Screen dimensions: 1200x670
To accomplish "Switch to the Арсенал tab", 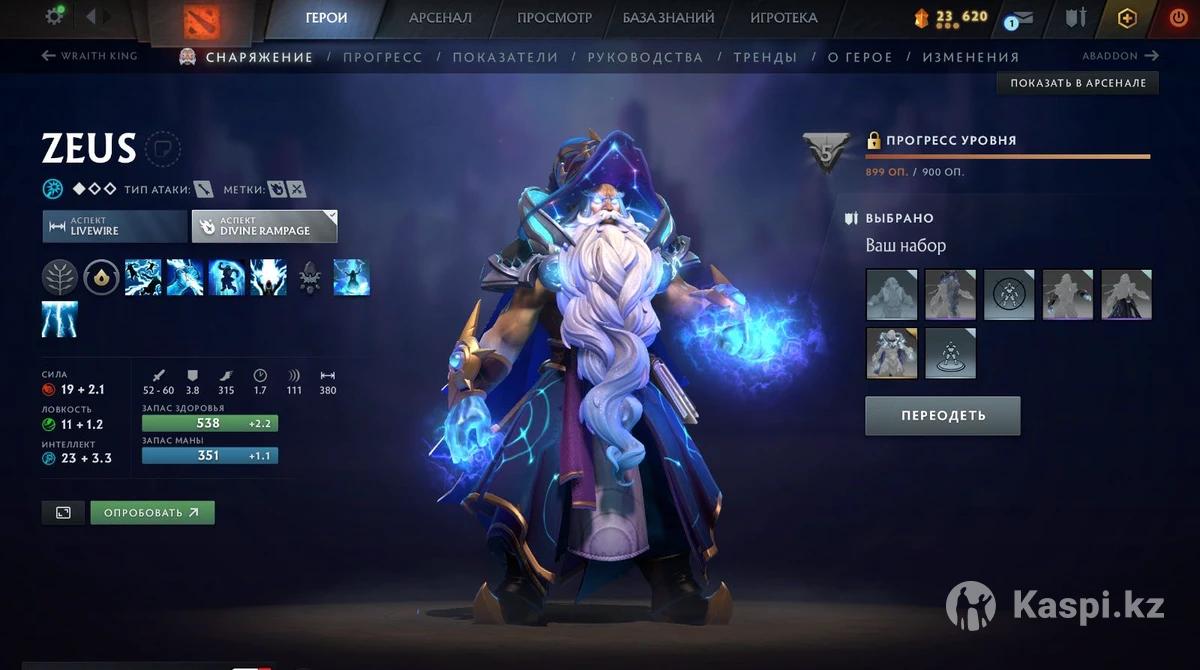I will coord(440,18).
